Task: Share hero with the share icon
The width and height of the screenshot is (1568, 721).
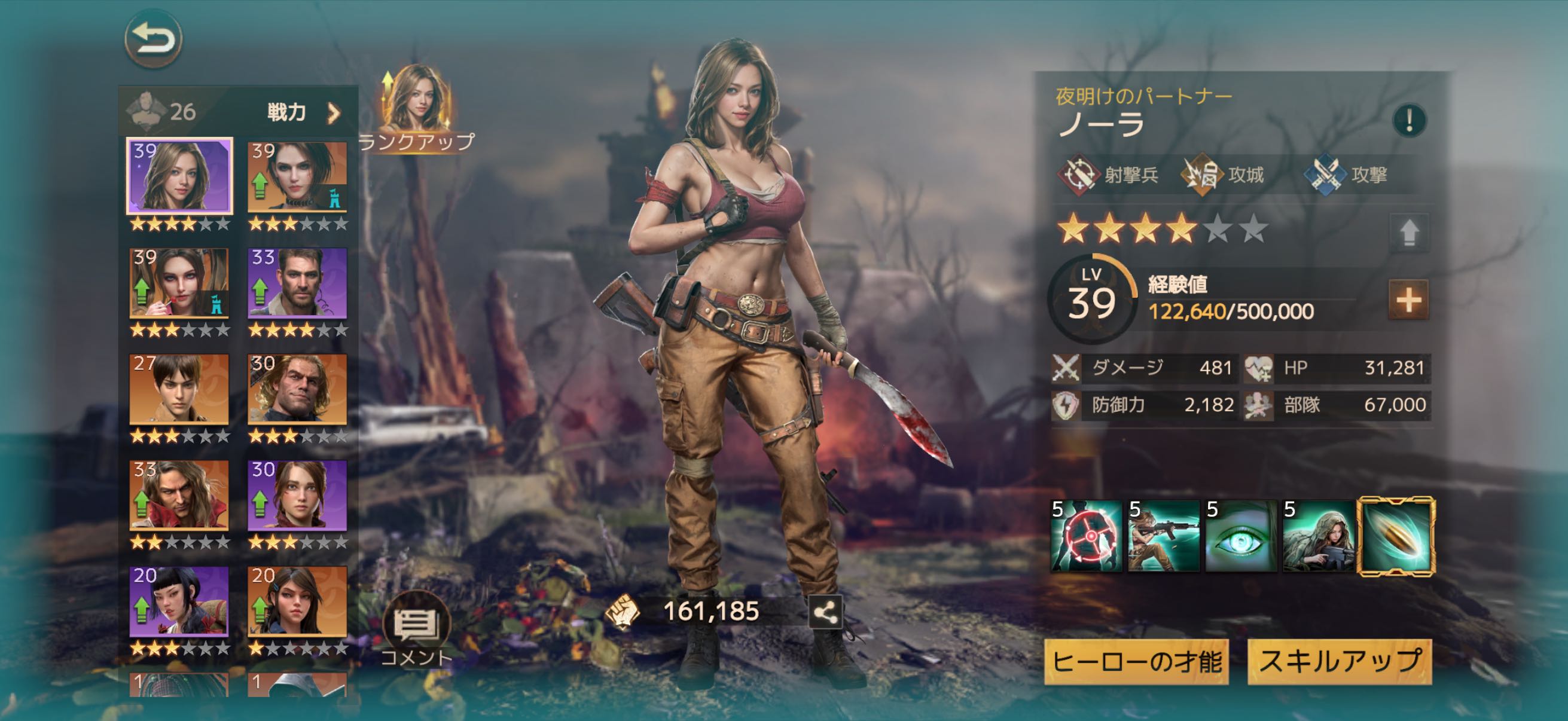Action: (x=825, y=612)
